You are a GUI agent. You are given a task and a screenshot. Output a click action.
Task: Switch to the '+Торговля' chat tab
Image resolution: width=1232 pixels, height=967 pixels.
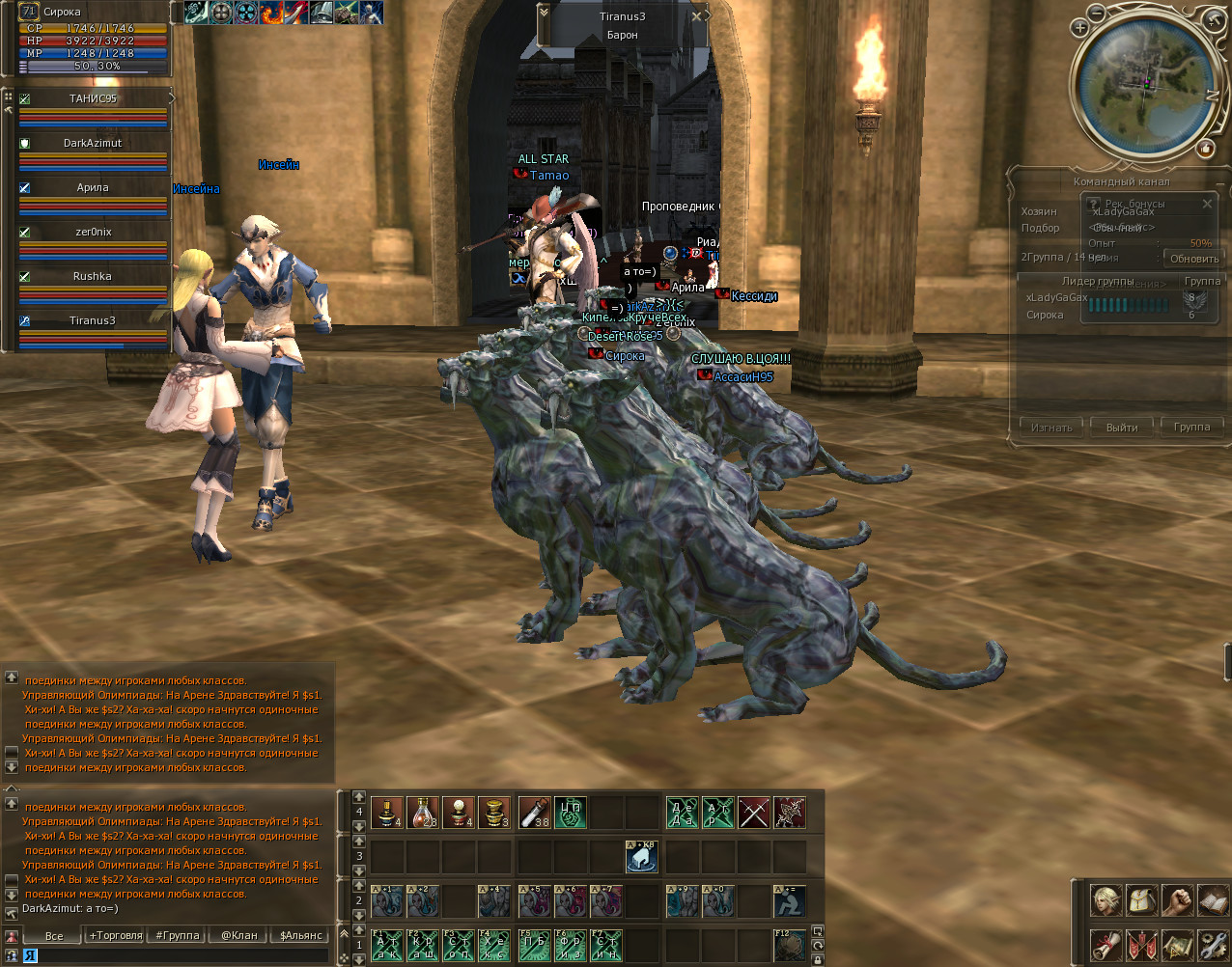[116, 935]
